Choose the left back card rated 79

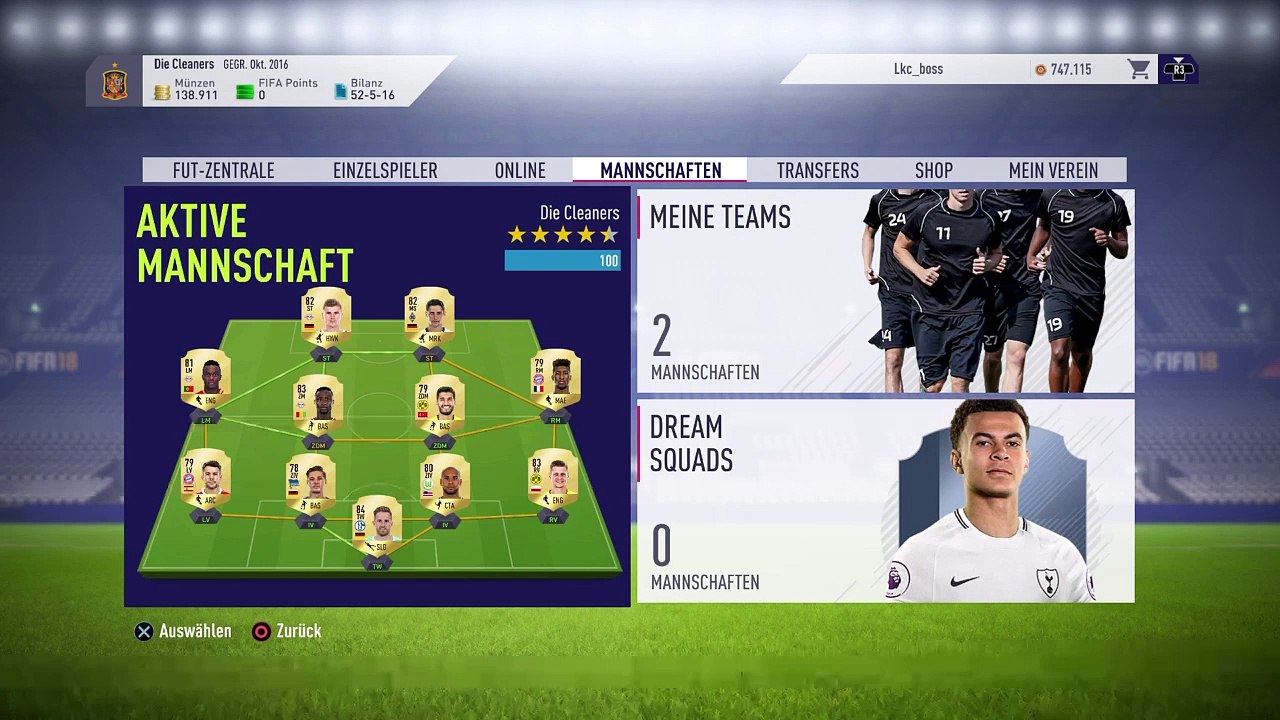click(206, 482)
